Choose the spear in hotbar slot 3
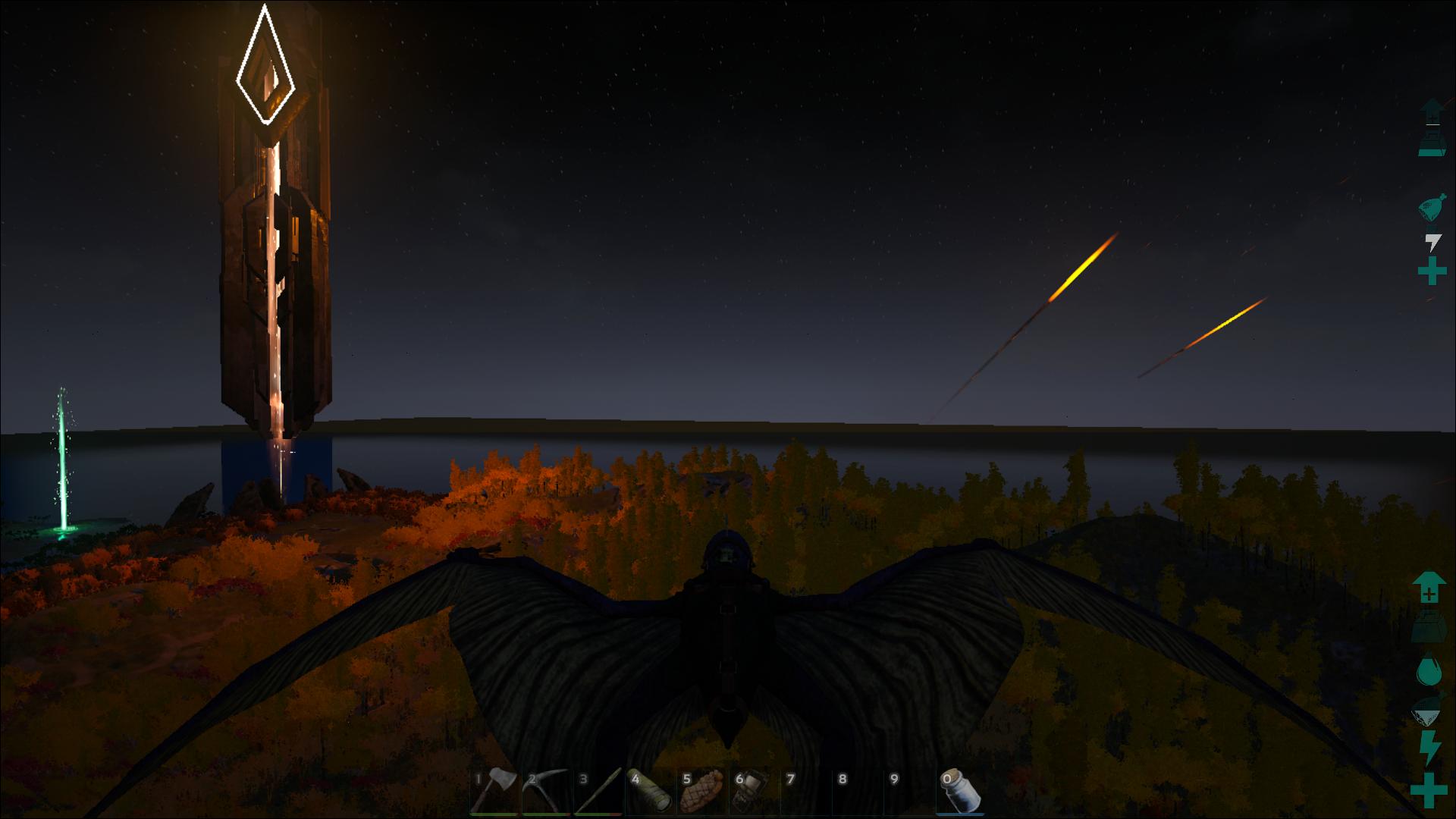 (599, 792)
